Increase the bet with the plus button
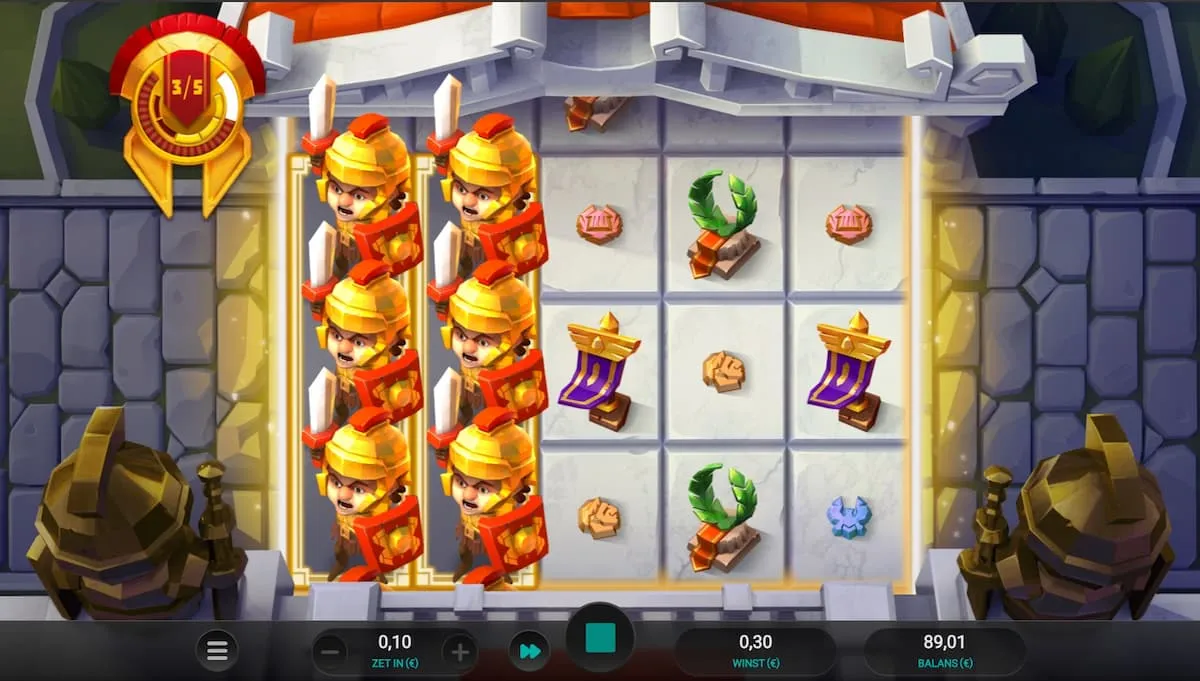The width and height of the screenshot is (1200, 681). (x=459, y=653)
